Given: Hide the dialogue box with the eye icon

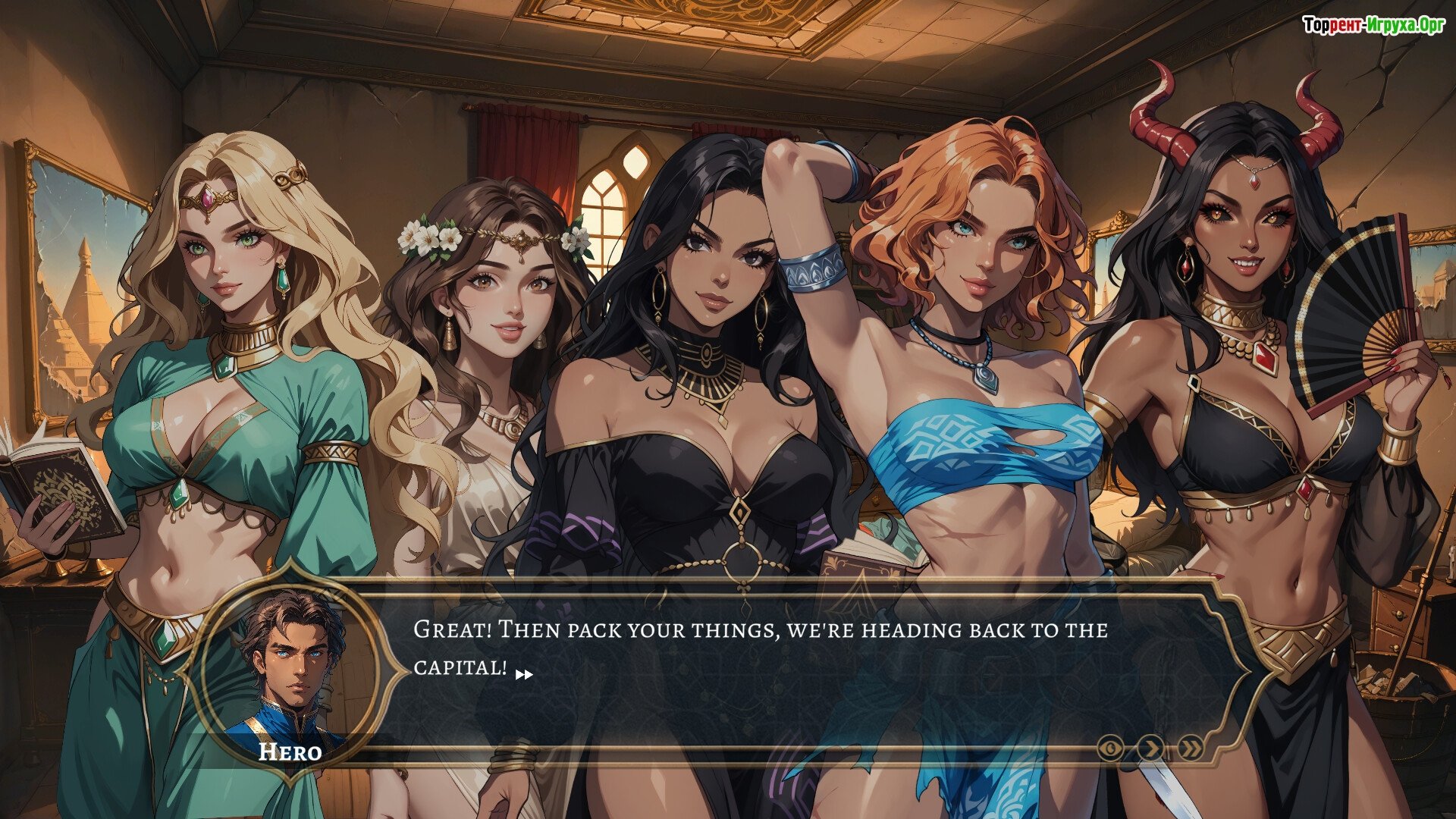Looking at the screenshot, I should [x=1110, y=748].
